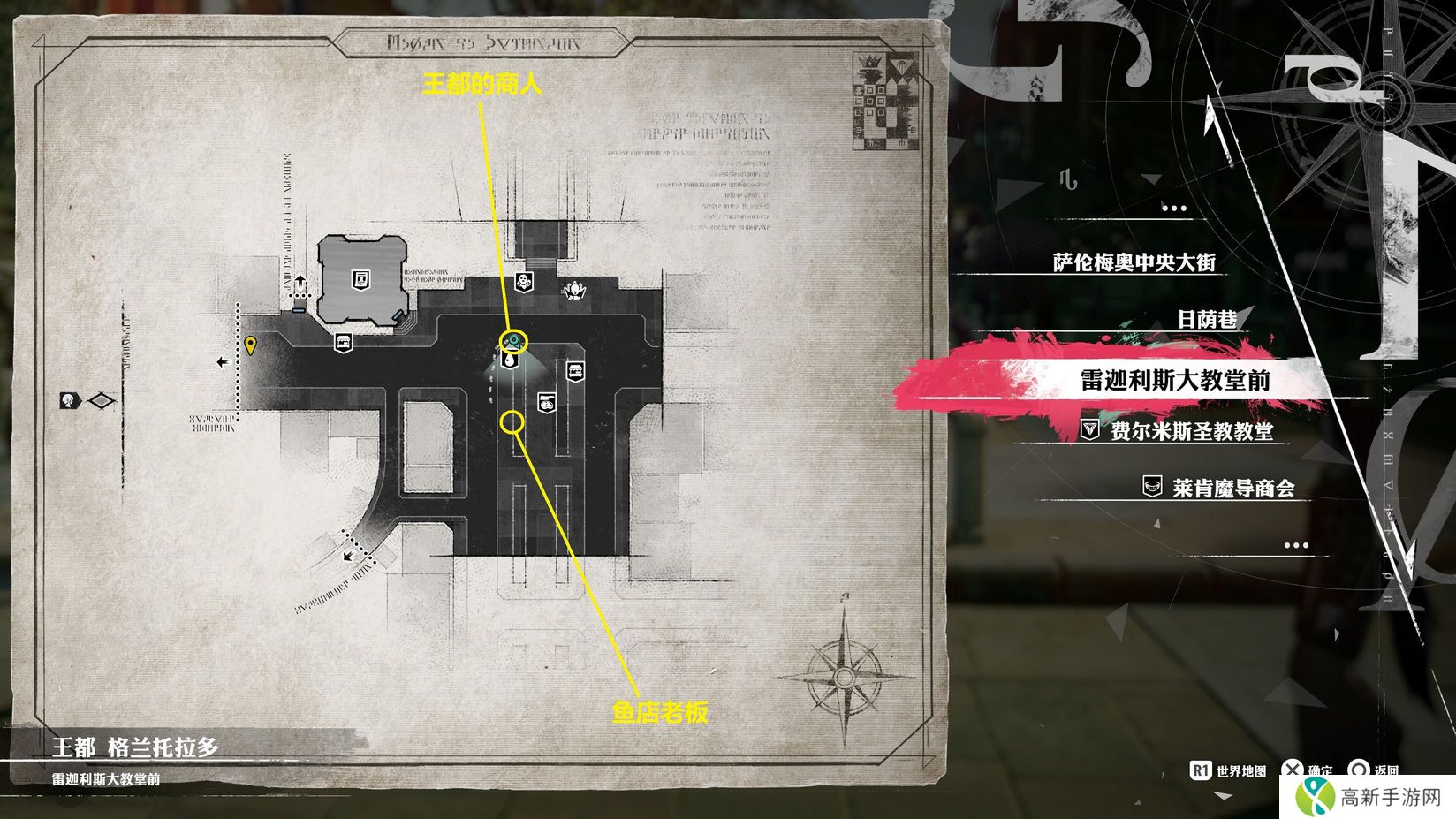Select the skull icon at the map's left edge
Screen dimensions: 1456x819
pyautogui.click(x=70, y=401)
